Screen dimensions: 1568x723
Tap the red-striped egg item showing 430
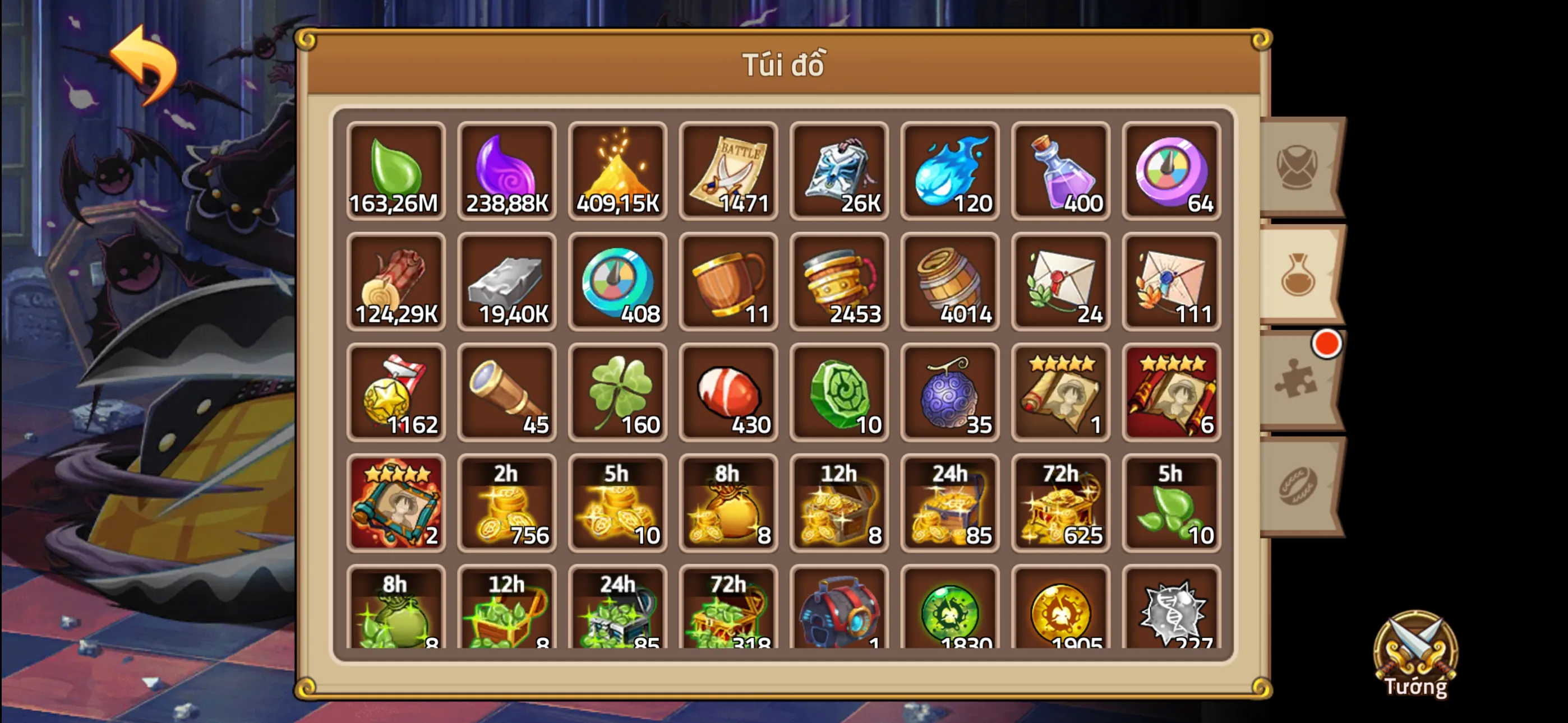click(728, 392)
